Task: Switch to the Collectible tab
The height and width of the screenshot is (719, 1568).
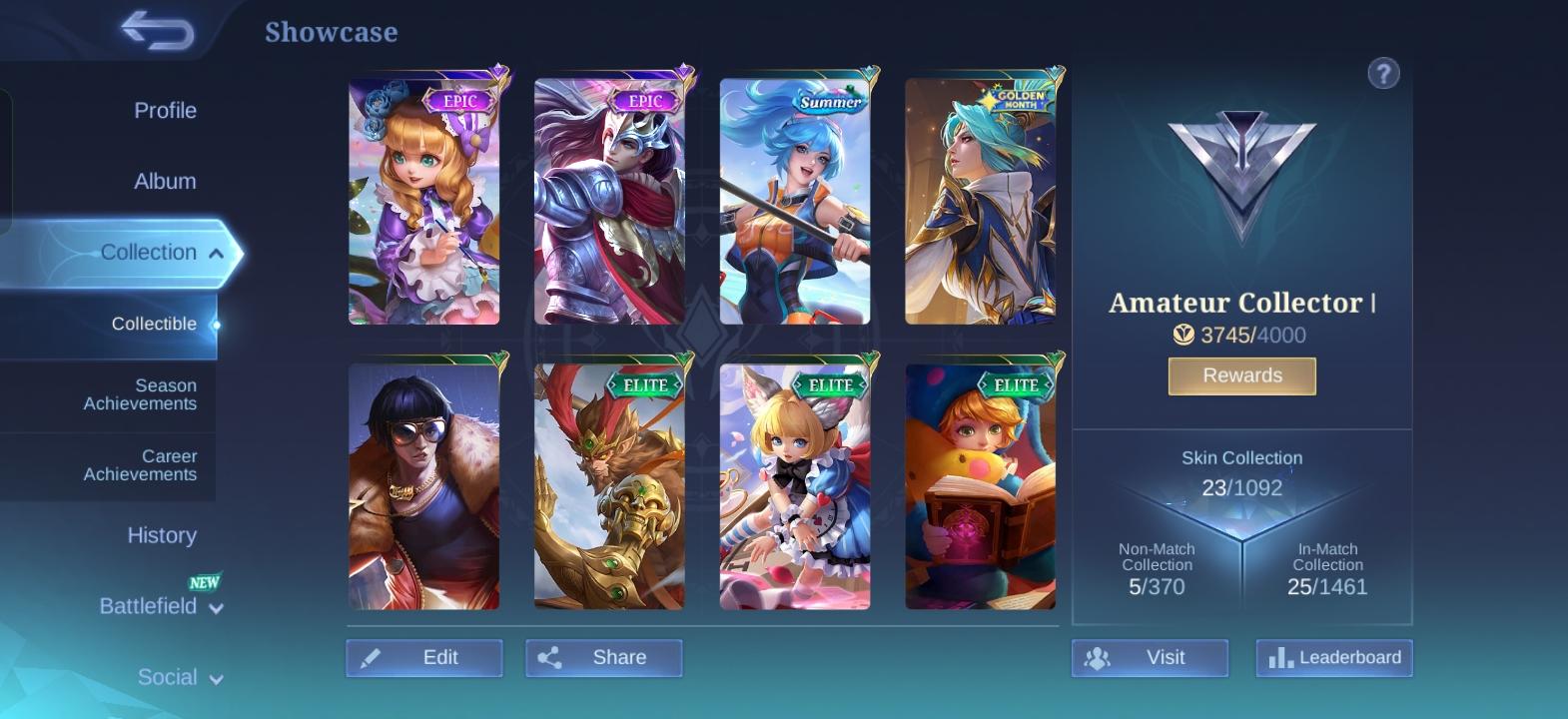Action: coord(153,324)
